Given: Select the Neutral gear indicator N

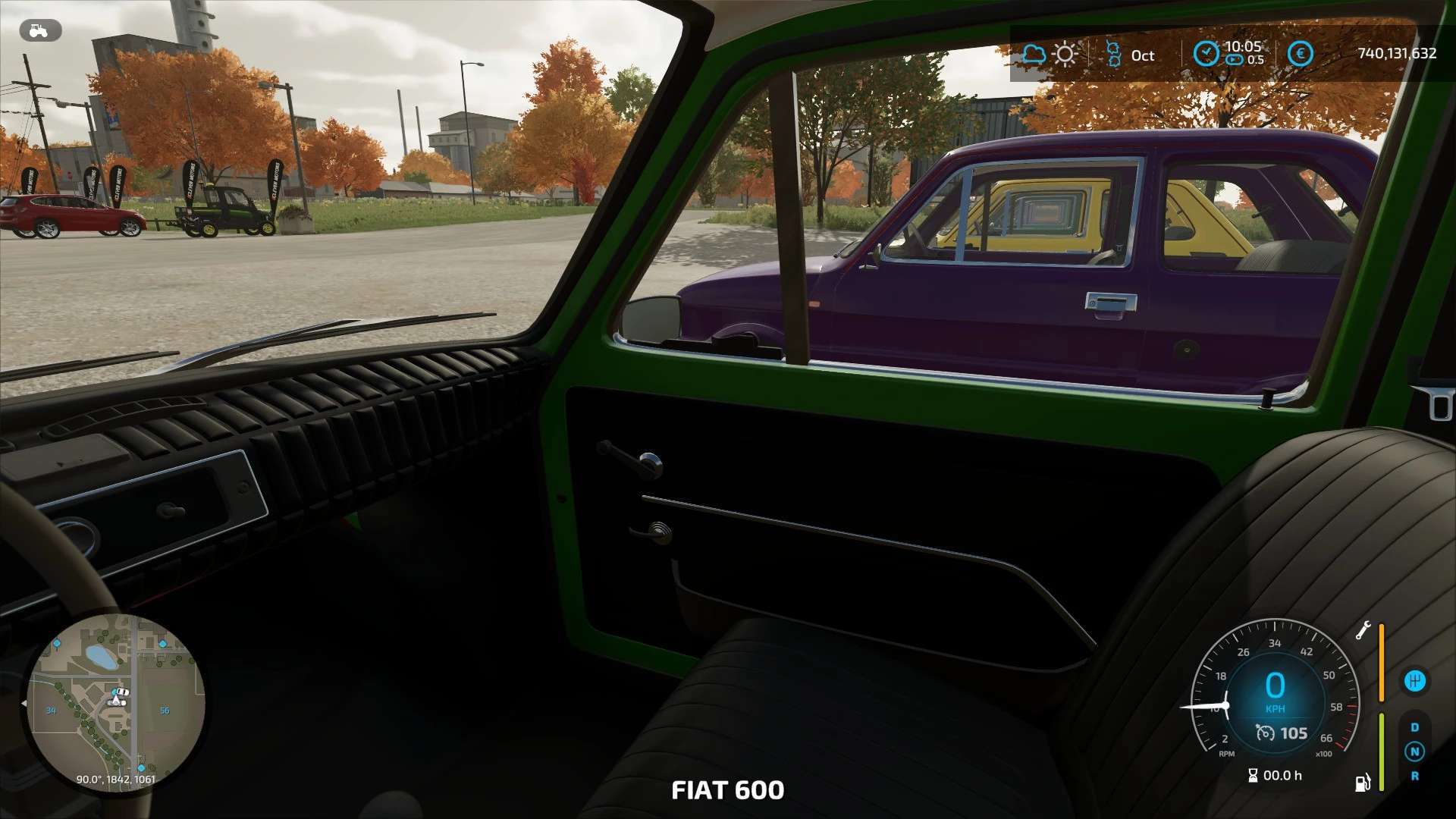Looking at the screenshot, I should [1414, 752].
